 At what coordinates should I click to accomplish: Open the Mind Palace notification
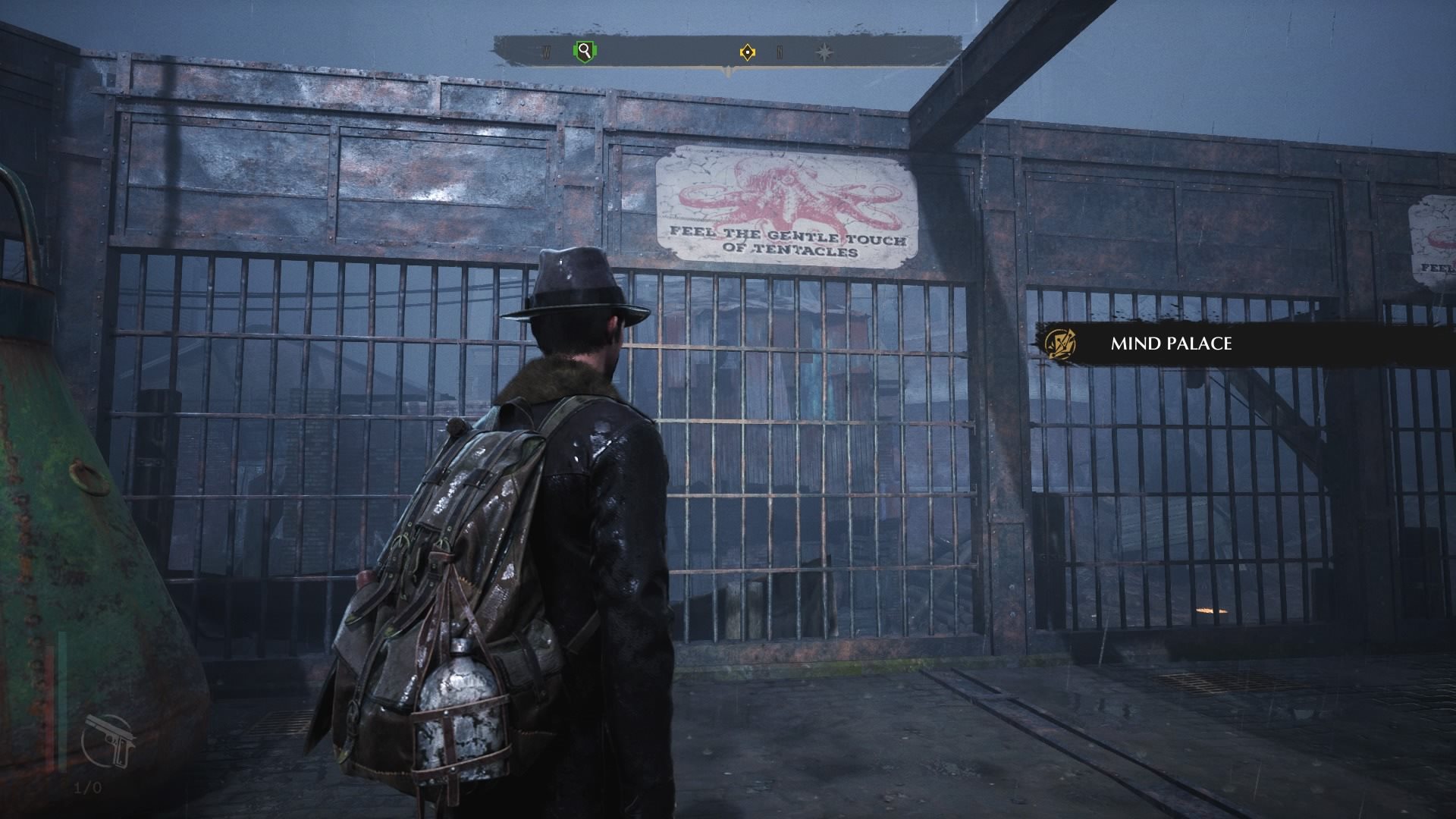coord(1171,344)
